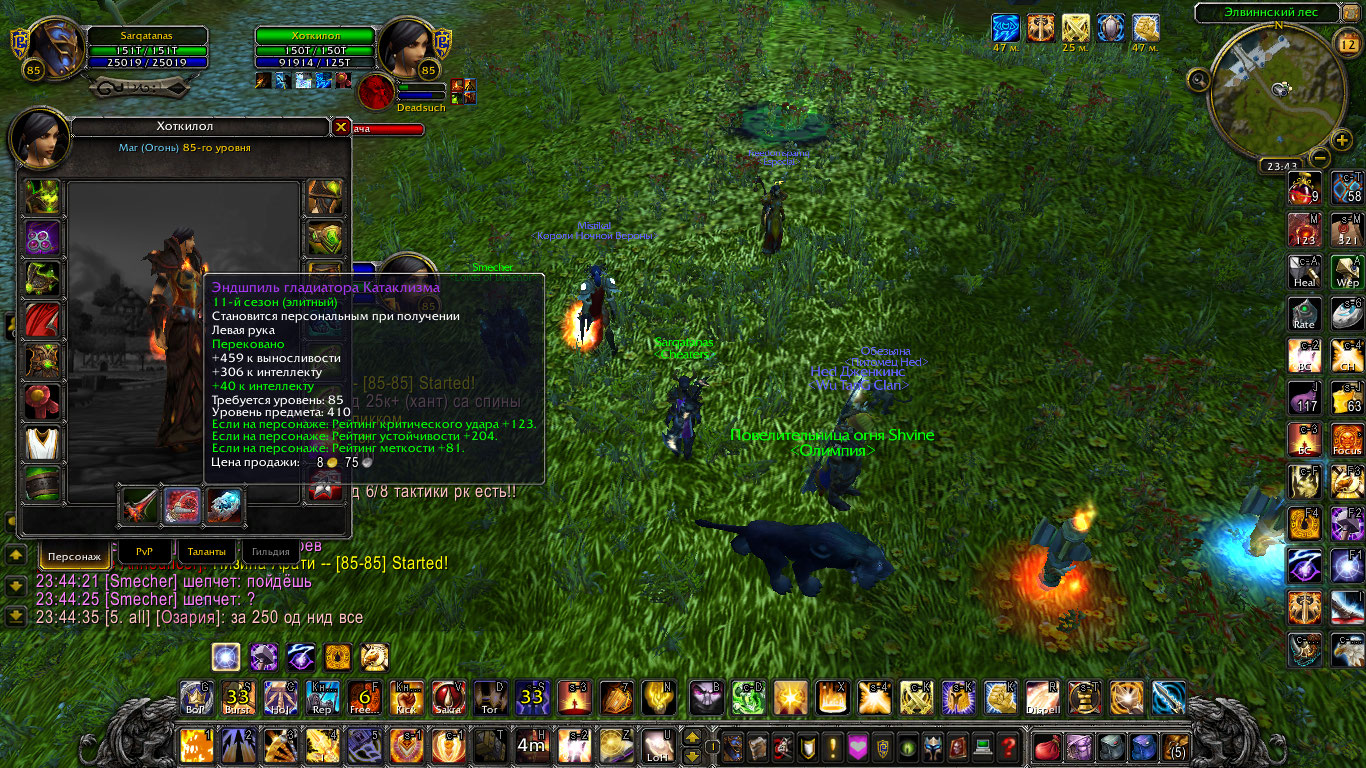Screen dimensions: 1366x768
Task: Open the red question mark help button
Action: coord(1009,746)
